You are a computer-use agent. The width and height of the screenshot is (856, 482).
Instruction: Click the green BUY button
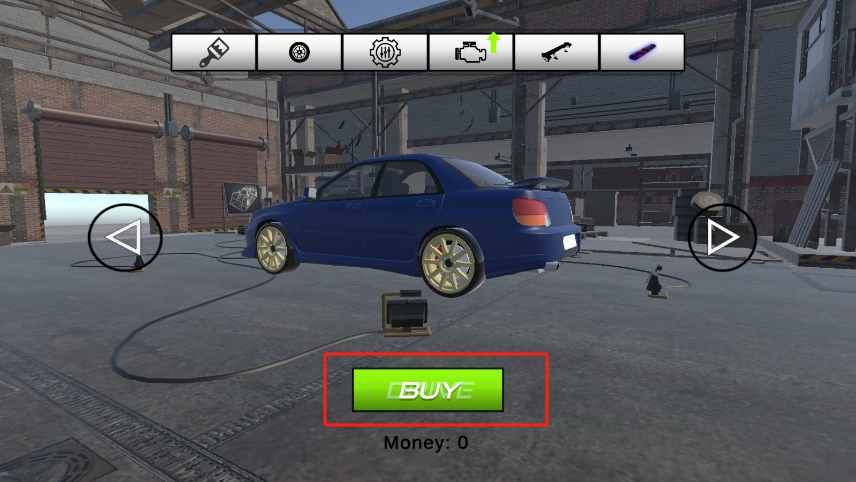(428, 390)
